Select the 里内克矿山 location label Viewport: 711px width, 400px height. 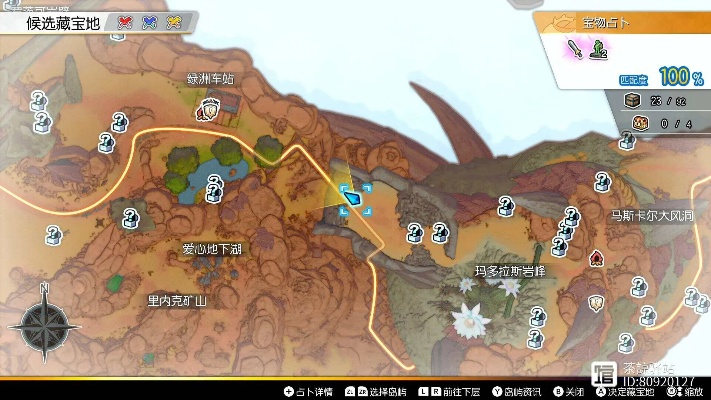click(x=177, y=299)
